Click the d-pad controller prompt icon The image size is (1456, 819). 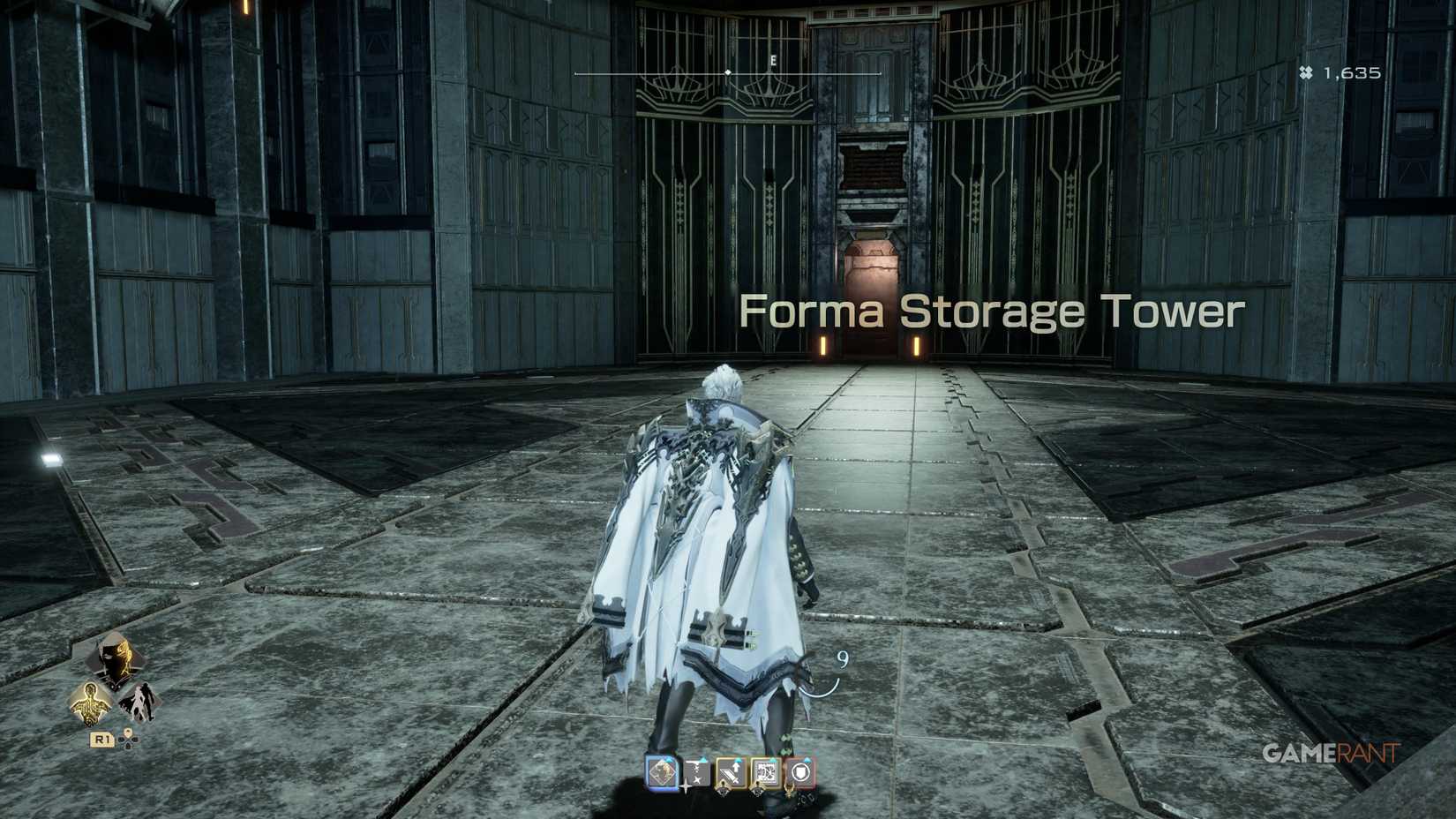point(127,740)
